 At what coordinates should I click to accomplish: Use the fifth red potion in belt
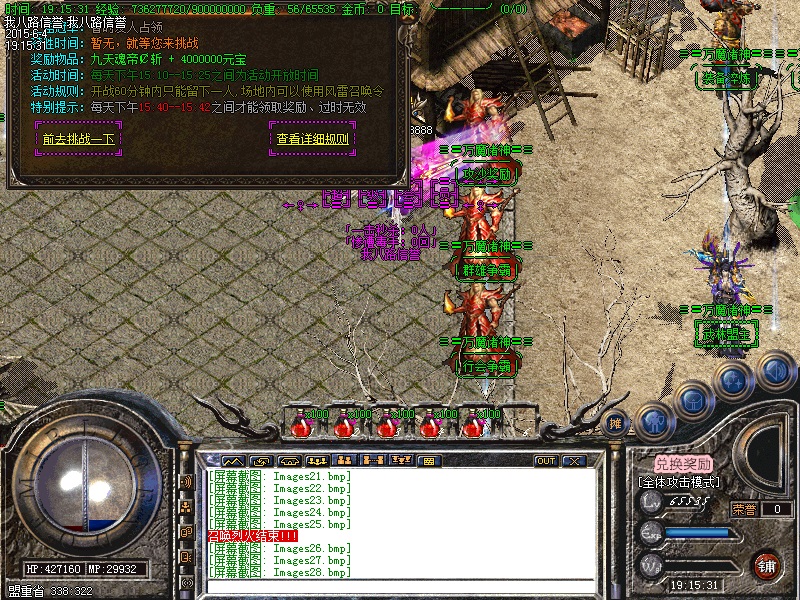click(474, 424)
